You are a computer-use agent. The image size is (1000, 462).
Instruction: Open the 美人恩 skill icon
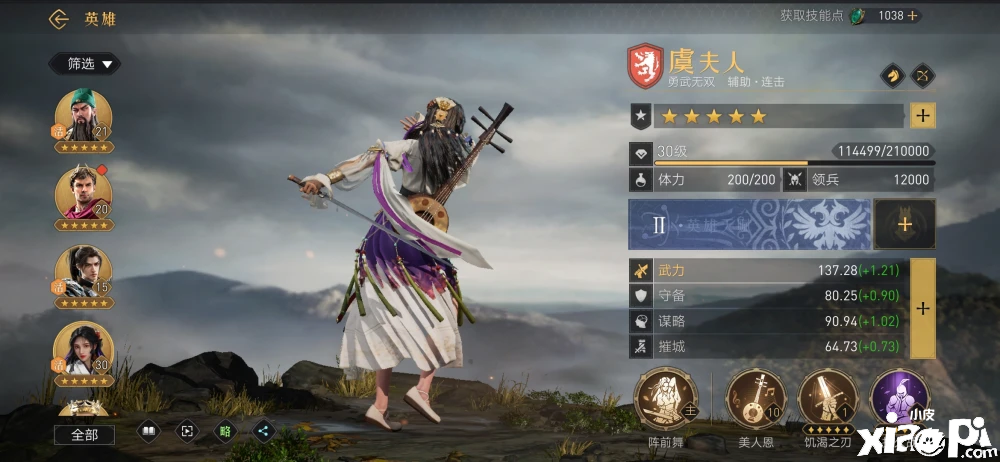click(x=753, y=398)
